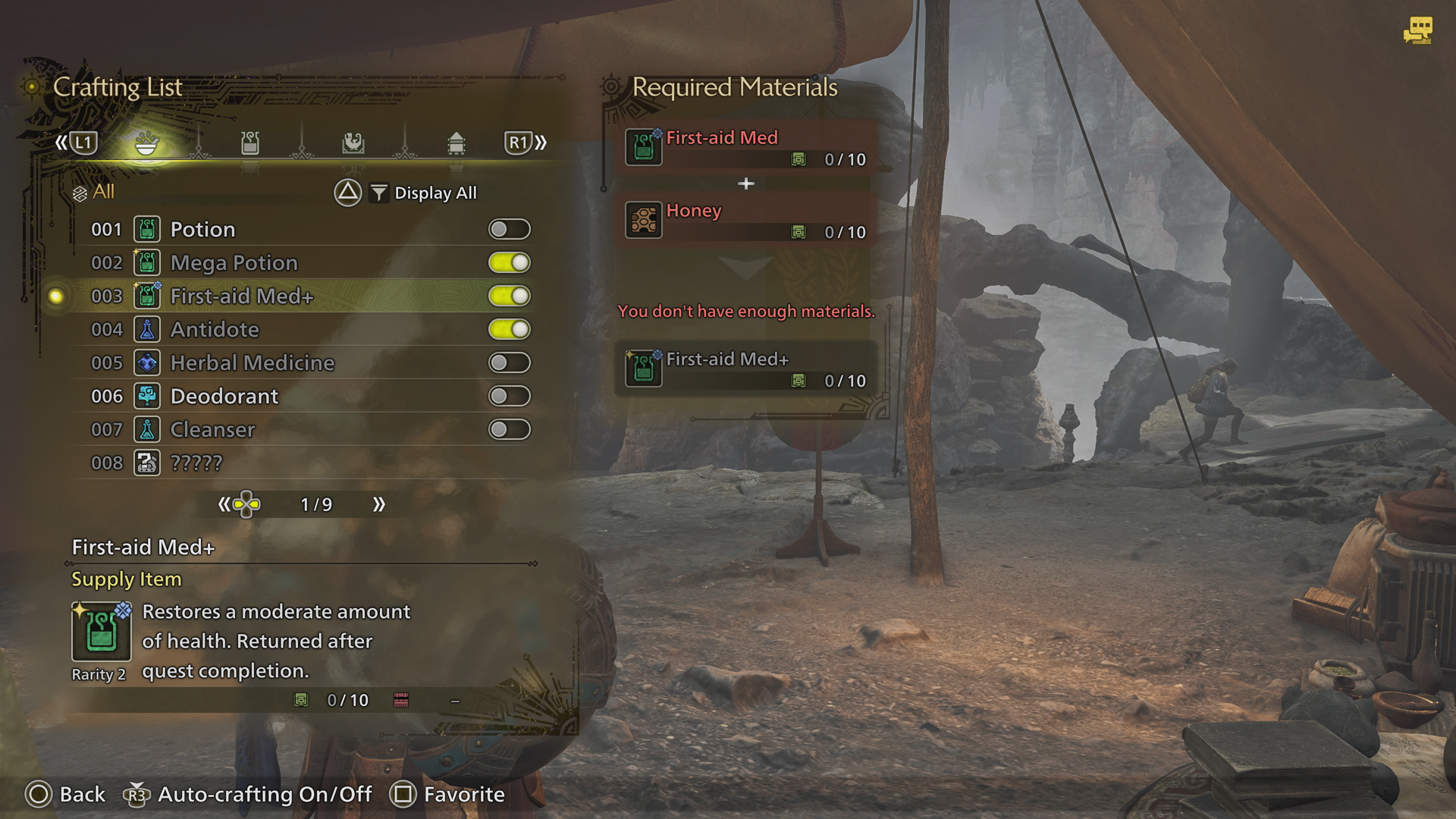The width and height of the screenshot is (1456, 819).
Task: Open the mortar bowl category tab
Action: pos(146,143)
